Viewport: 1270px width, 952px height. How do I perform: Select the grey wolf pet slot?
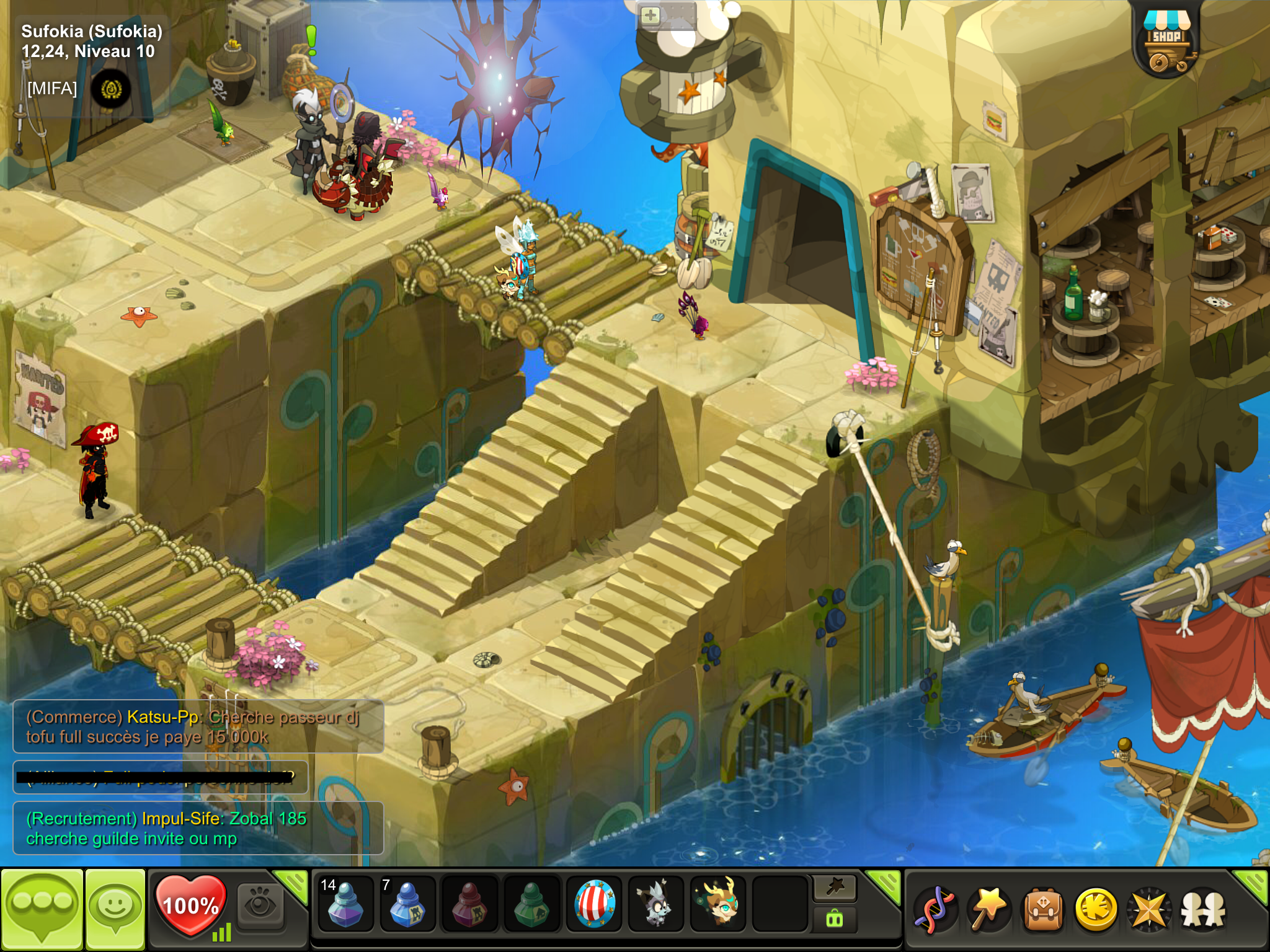point(655,906)
